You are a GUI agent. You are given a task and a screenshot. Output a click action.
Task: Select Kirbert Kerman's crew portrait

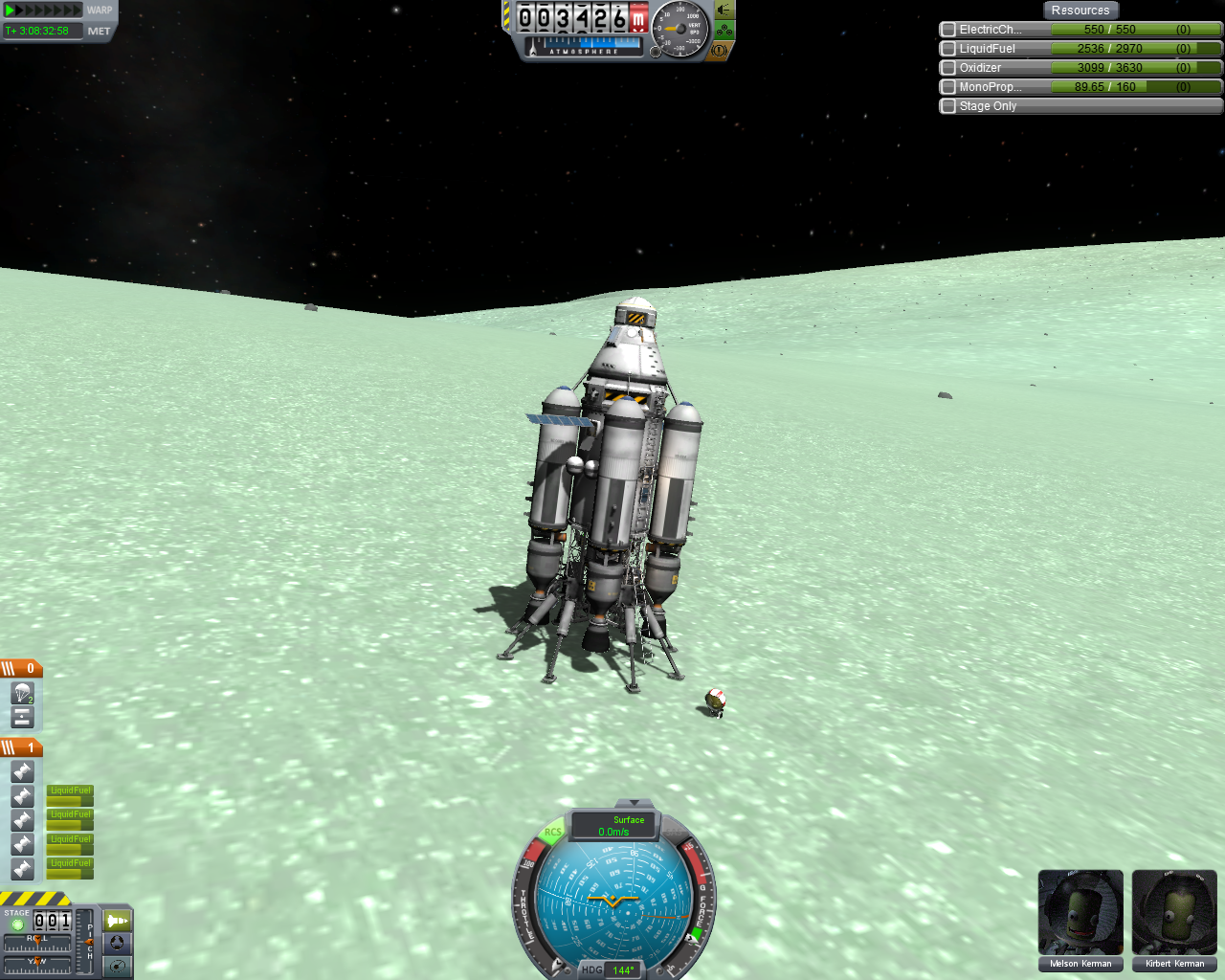tap(1174, 913)
